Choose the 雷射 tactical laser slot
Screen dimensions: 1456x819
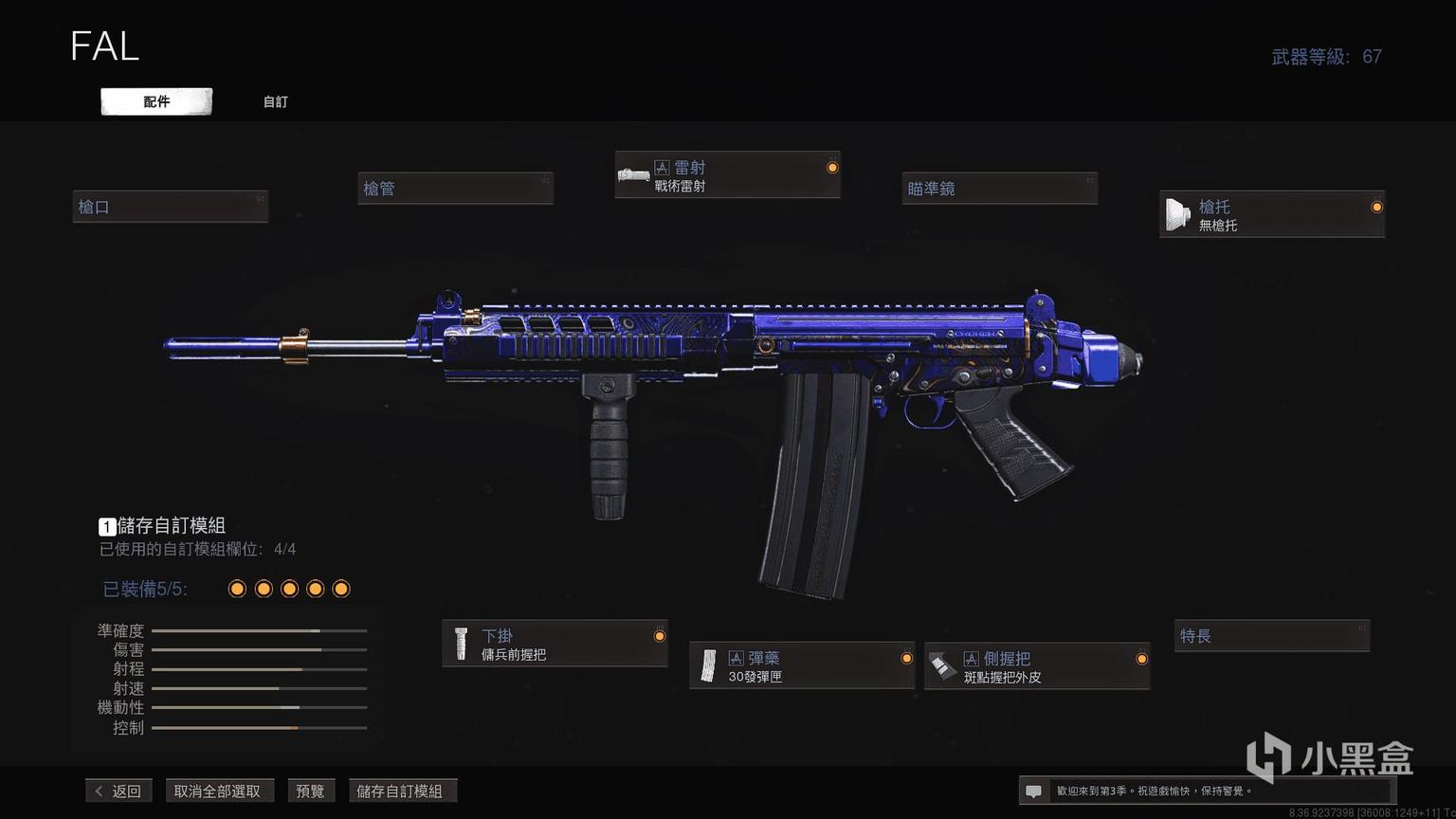pos(727,175)
